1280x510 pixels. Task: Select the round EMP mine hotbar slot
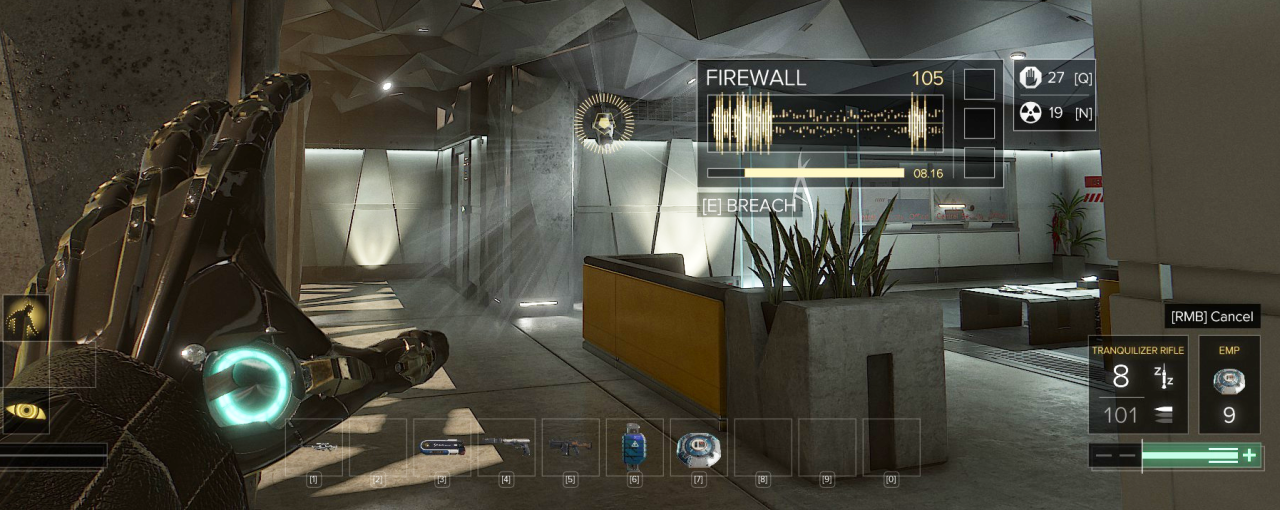click(x=698, y=446)
